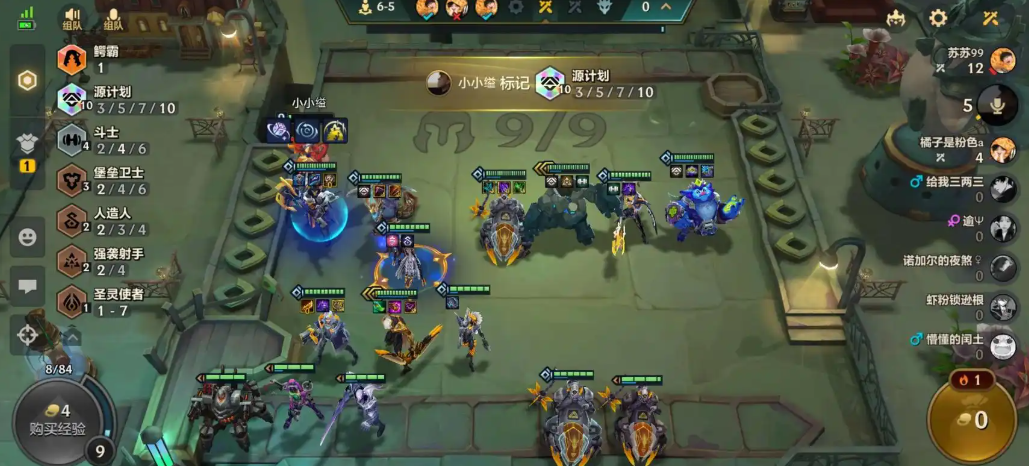
Task: Tap the 购买经验 buy experience button
Action: 57,420
